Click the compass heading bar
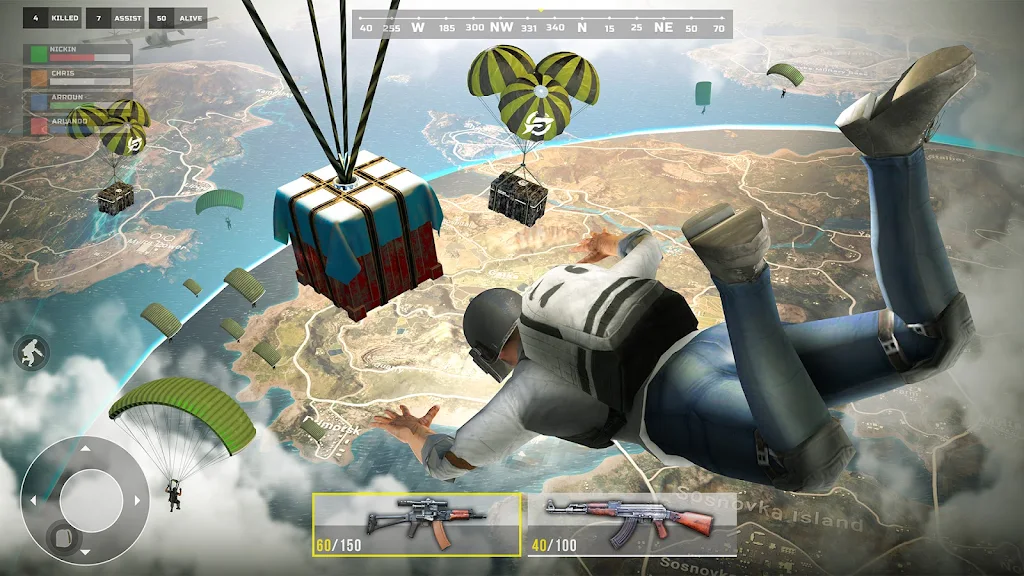The image size is (1024, 576). pos(542,27)
